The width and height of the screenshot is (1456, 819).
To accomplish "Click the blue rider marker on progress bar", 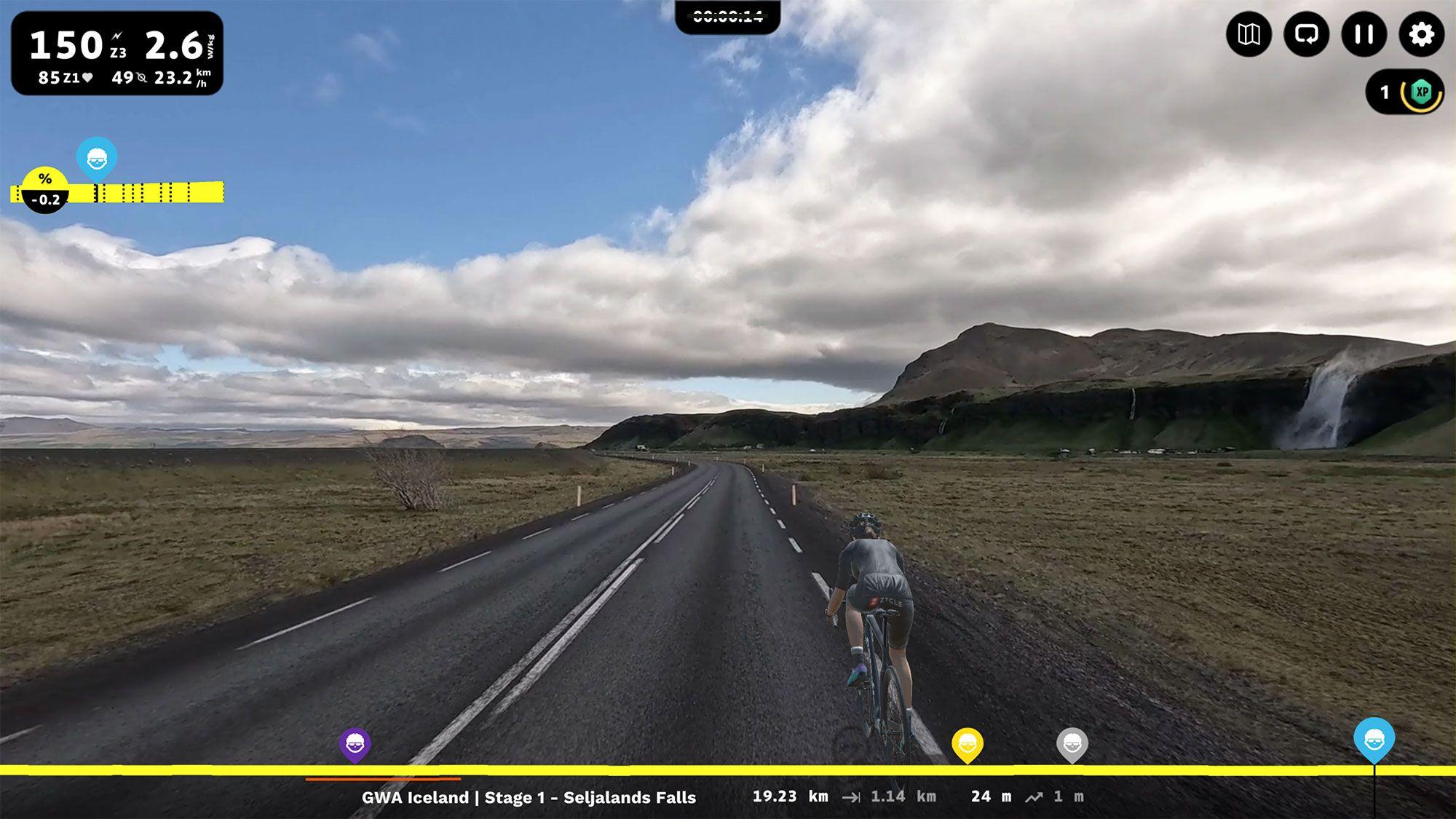I will pyautogui.click(x=1374, y=739).
